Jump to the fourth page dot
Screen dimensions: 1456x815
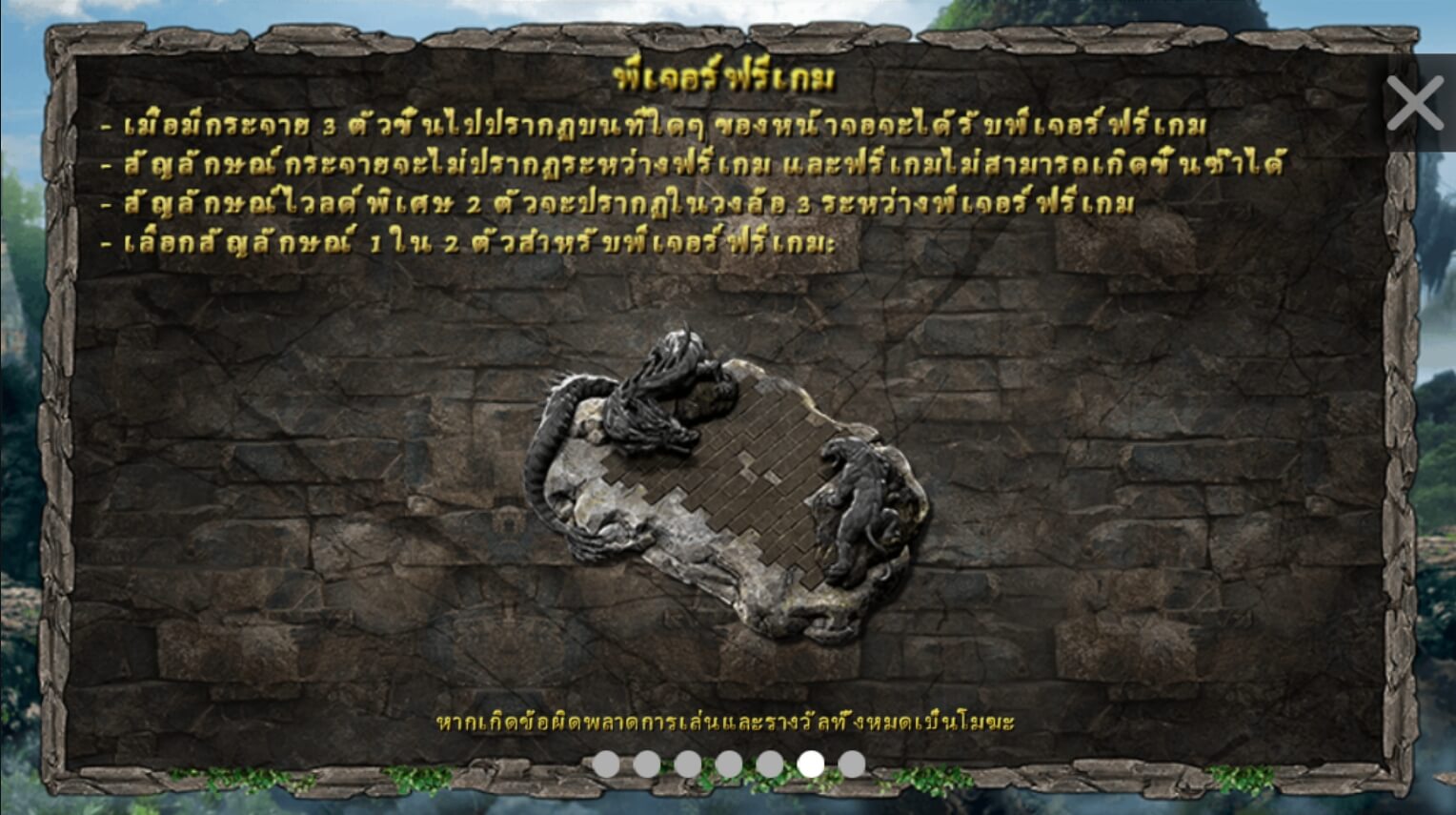(728, 763)
